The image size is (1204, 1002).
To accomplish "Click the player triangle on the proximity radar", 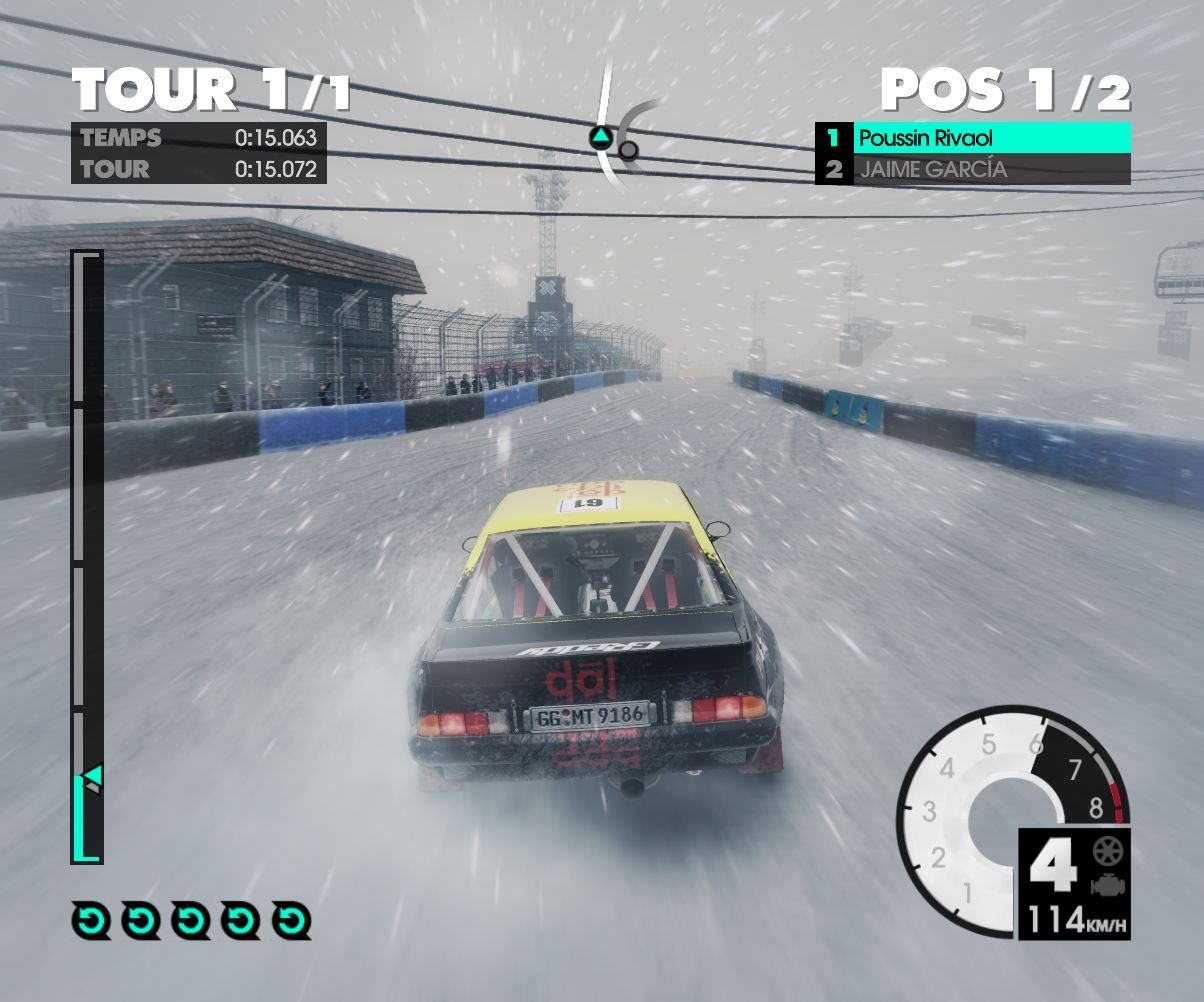I will click(599, 137).
